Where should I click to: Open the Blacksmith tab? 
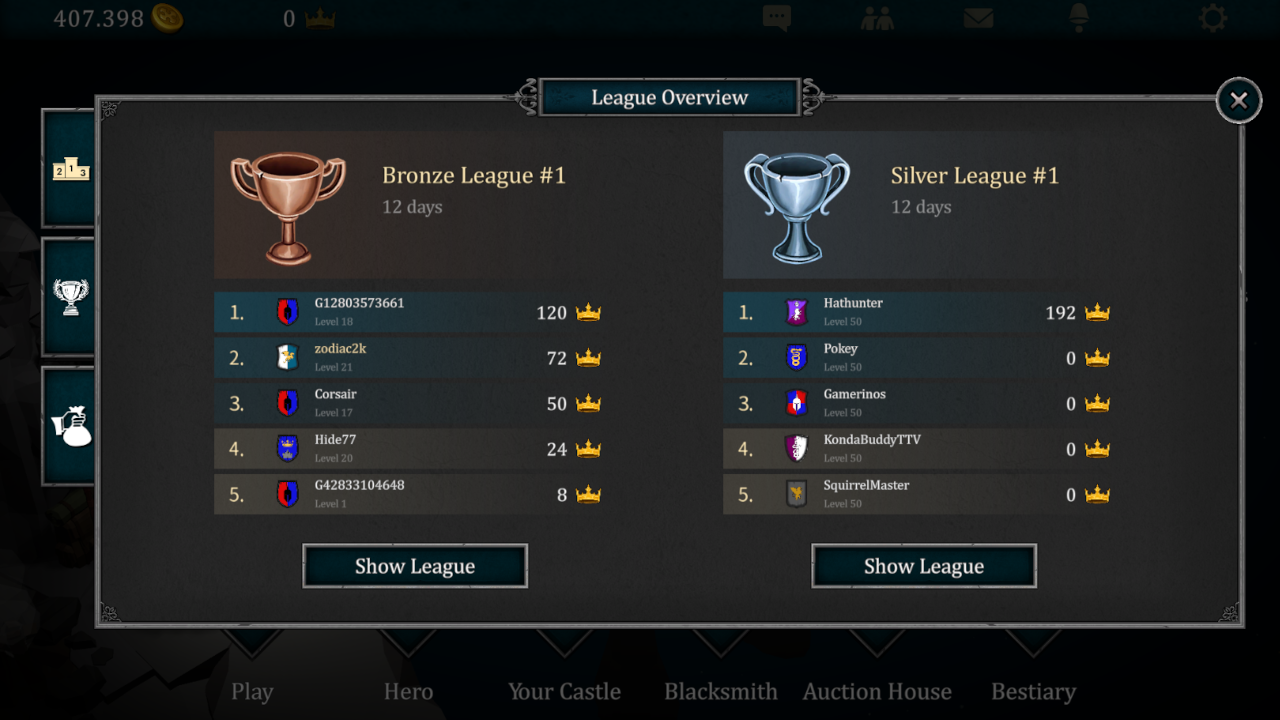720,691
